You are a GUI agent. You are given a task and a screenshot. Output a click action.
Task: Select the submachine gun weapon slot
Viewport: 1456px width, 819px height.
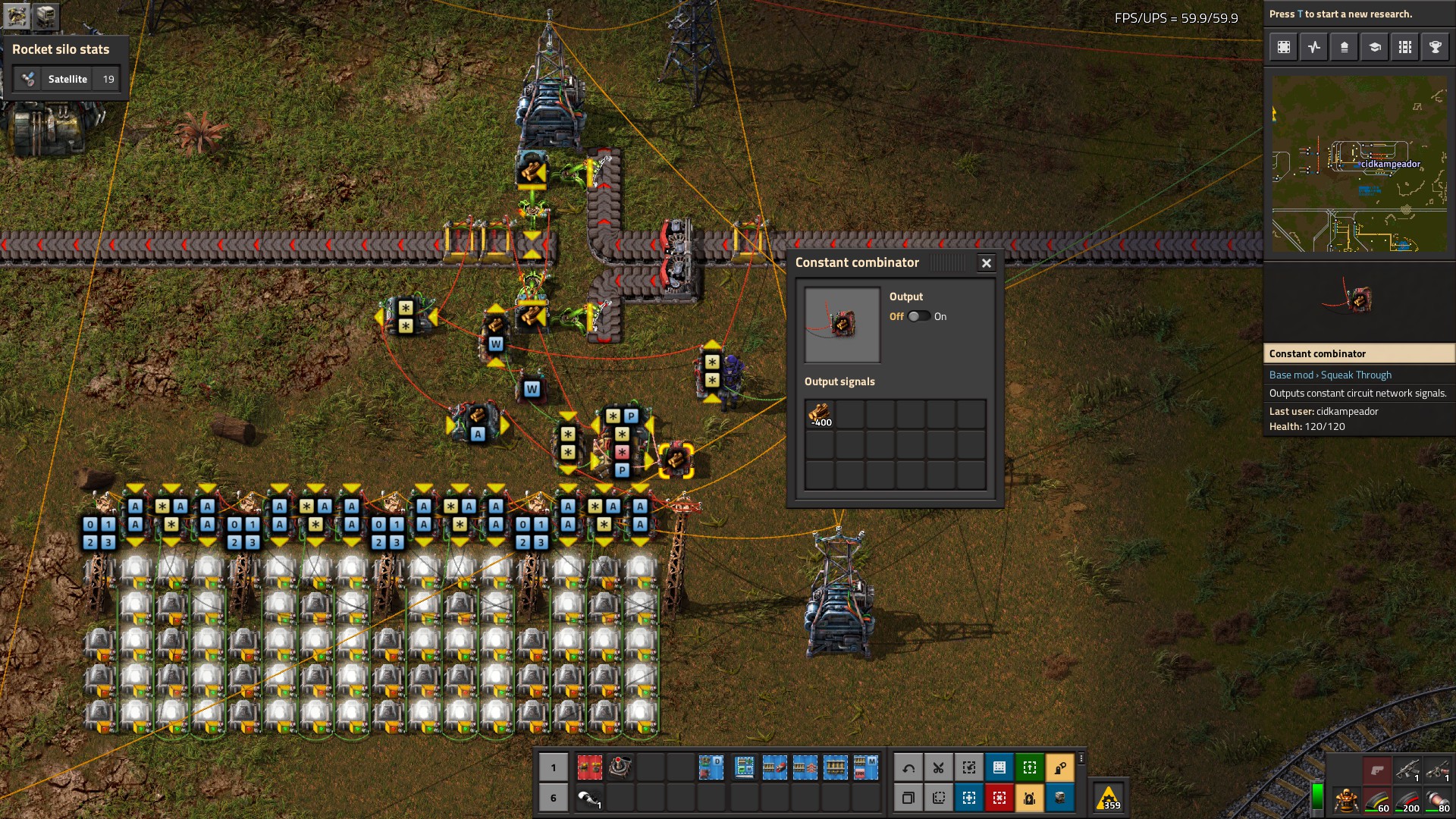tap(1407, 770)
